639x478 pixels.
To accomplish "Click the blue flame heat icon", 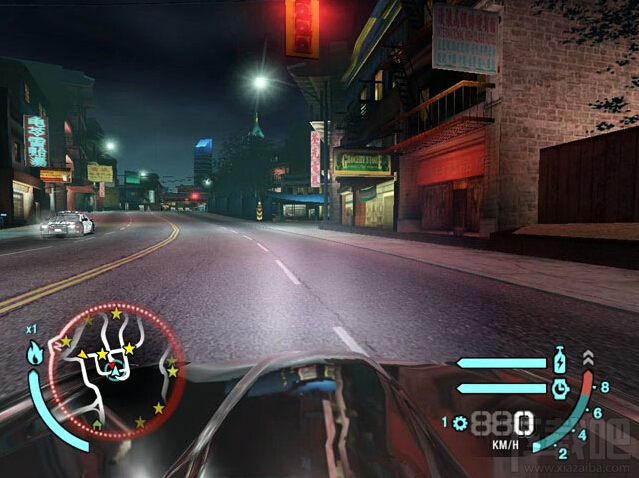I will coord(35,353).
